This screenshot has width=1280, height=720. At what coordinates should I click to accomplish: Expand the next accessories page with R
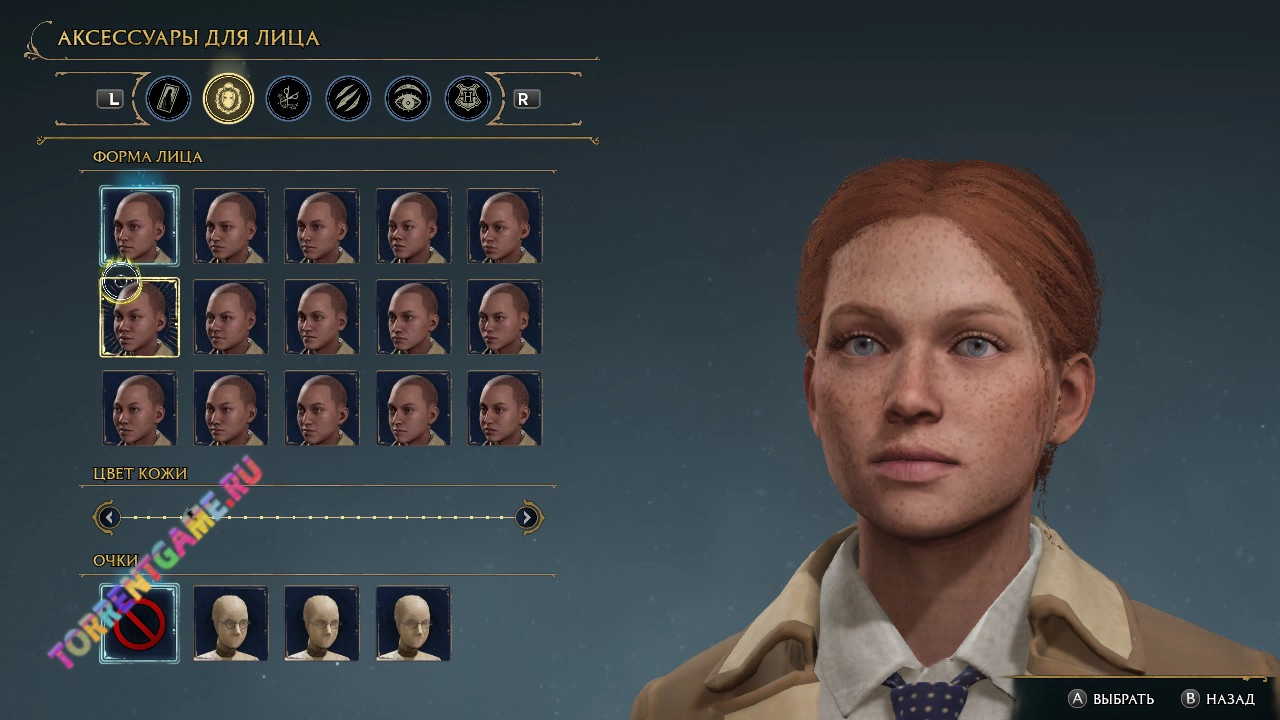click(525, 99)
